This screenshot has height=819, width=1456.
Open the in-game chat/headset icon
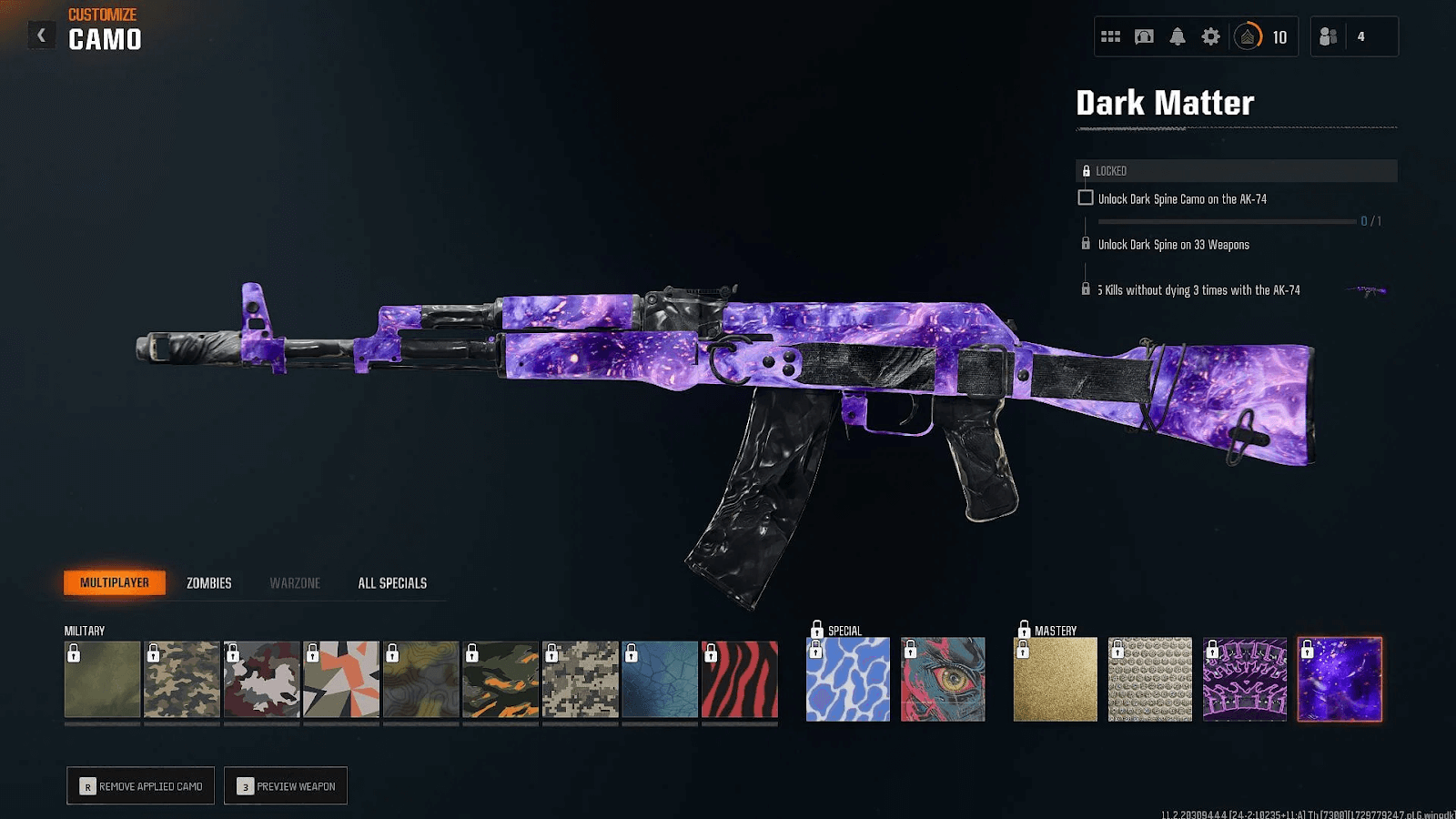(x=1144, y=36)
